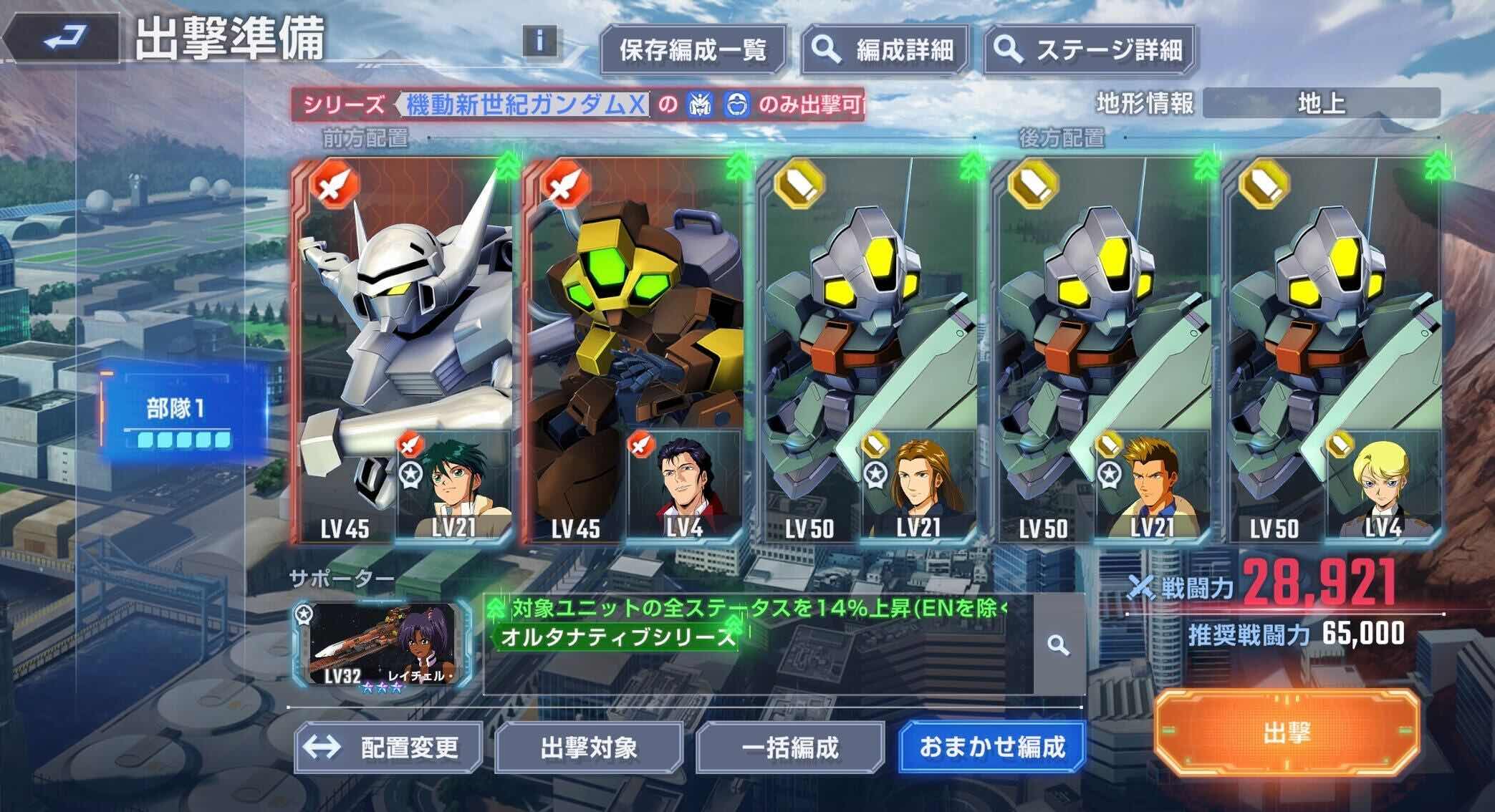
Task: Toggle the green enhancement arrow on the yellow mech card
Action: click(x=735, y=165)
